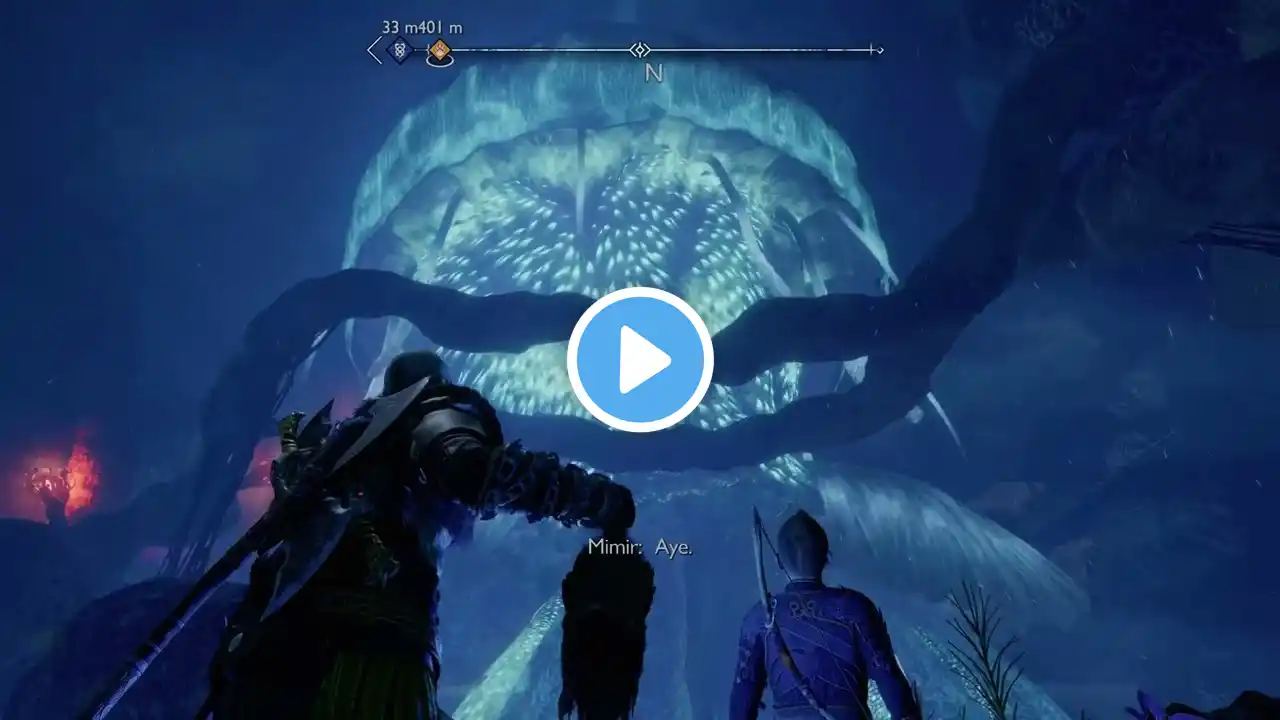Play the video with the center play button
The height and width of the screenshot is (720, 1280).
click(x=640, y=360)
